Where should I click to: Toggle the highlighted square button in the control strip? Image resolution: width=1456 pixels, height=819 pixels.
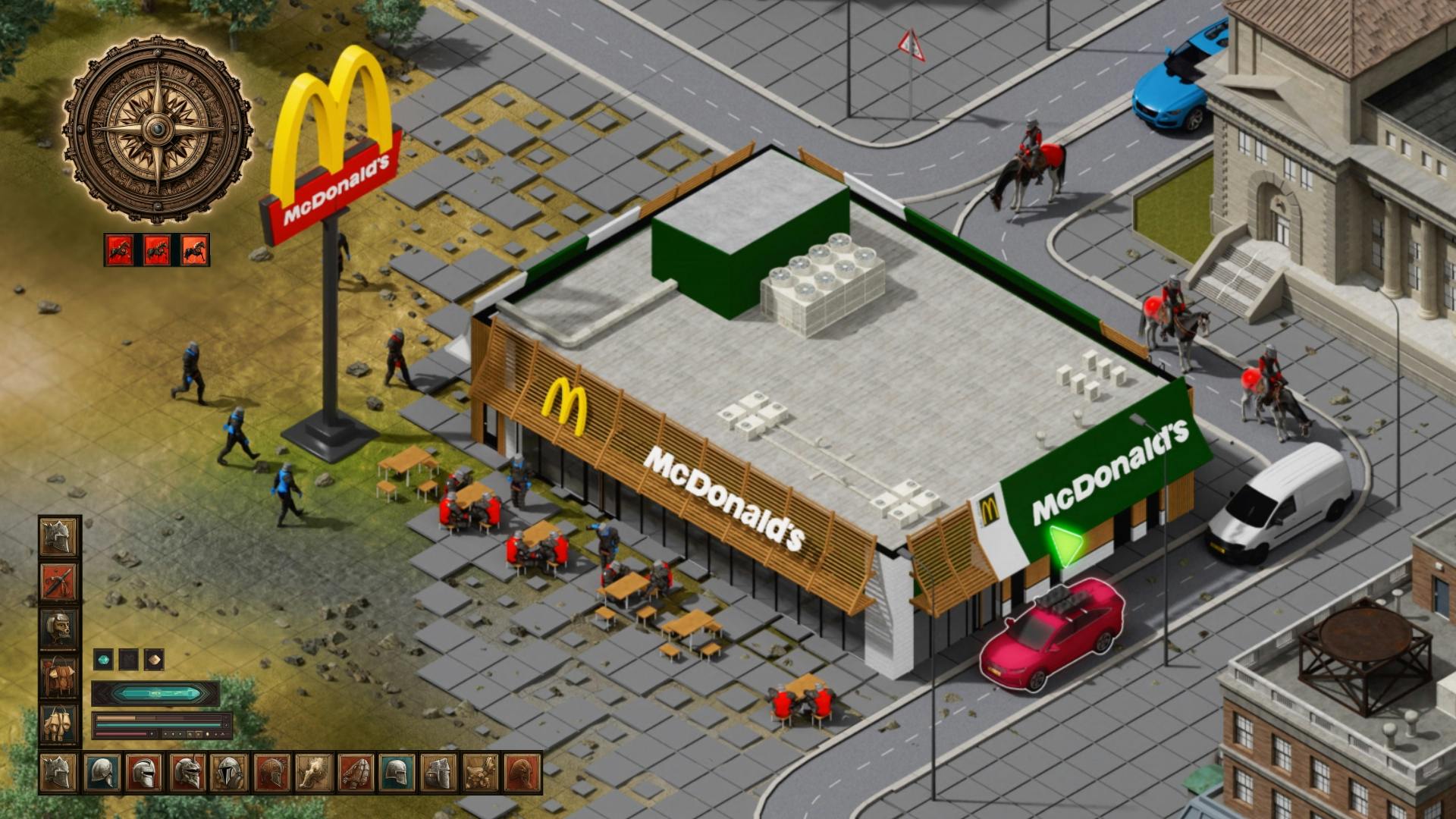(199, 733)
